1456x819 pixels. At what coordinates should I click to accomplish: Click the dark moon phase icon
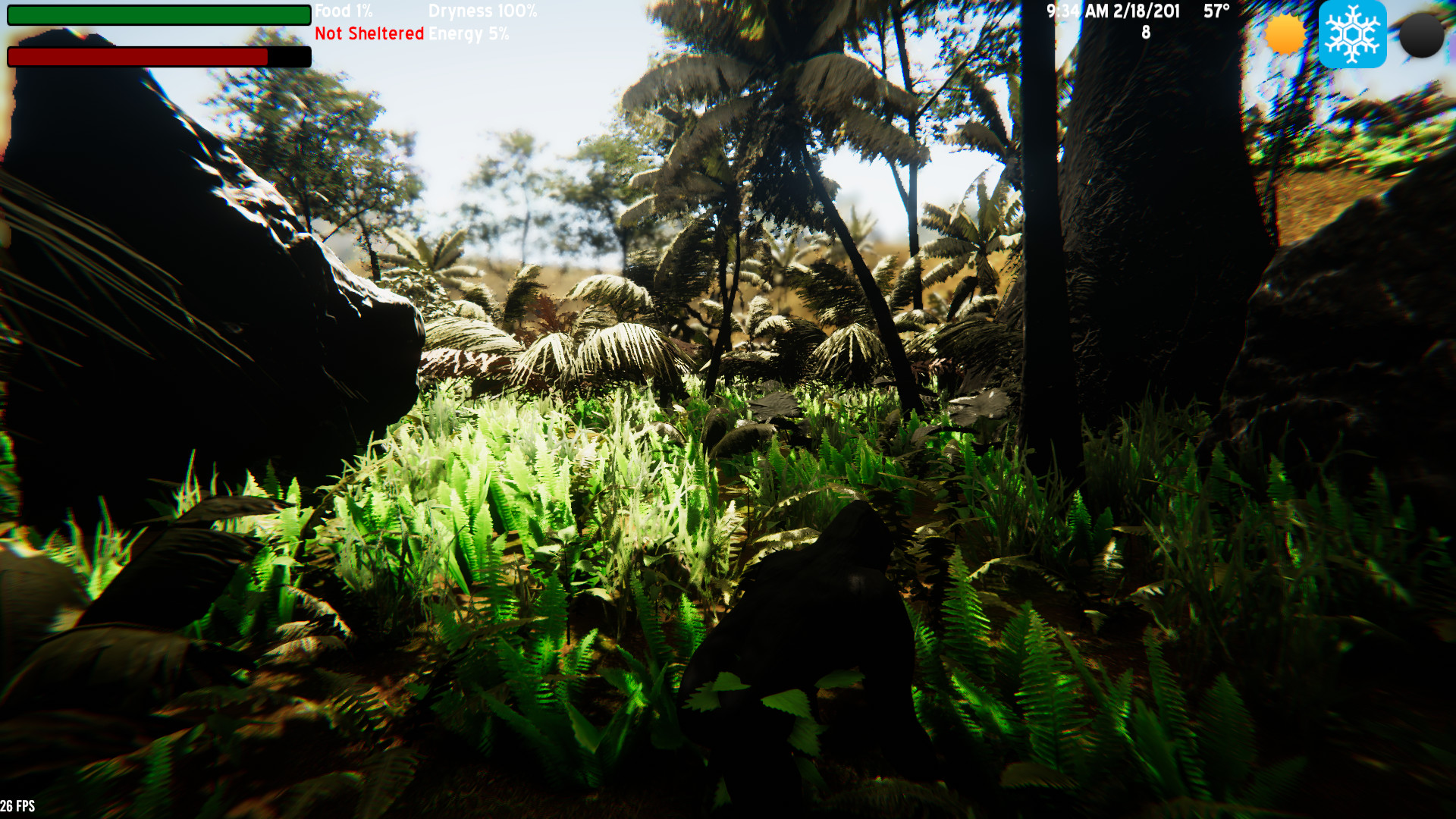[x=1422, y=34]
